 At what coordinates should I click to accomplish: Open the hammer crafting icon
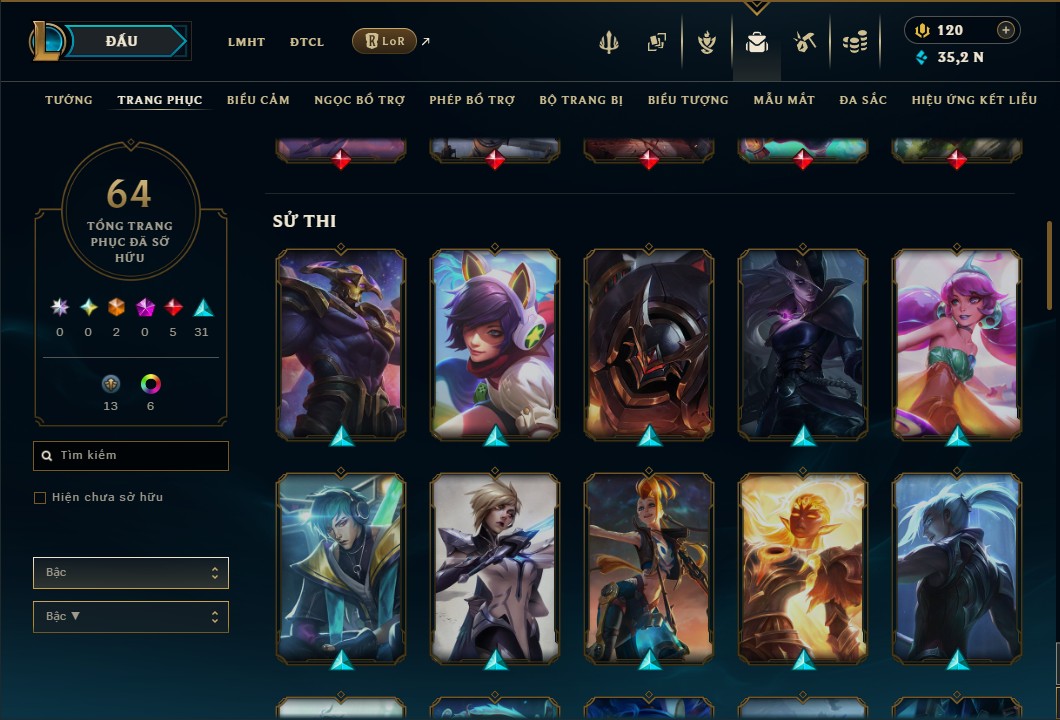click(x=805, y=42)
